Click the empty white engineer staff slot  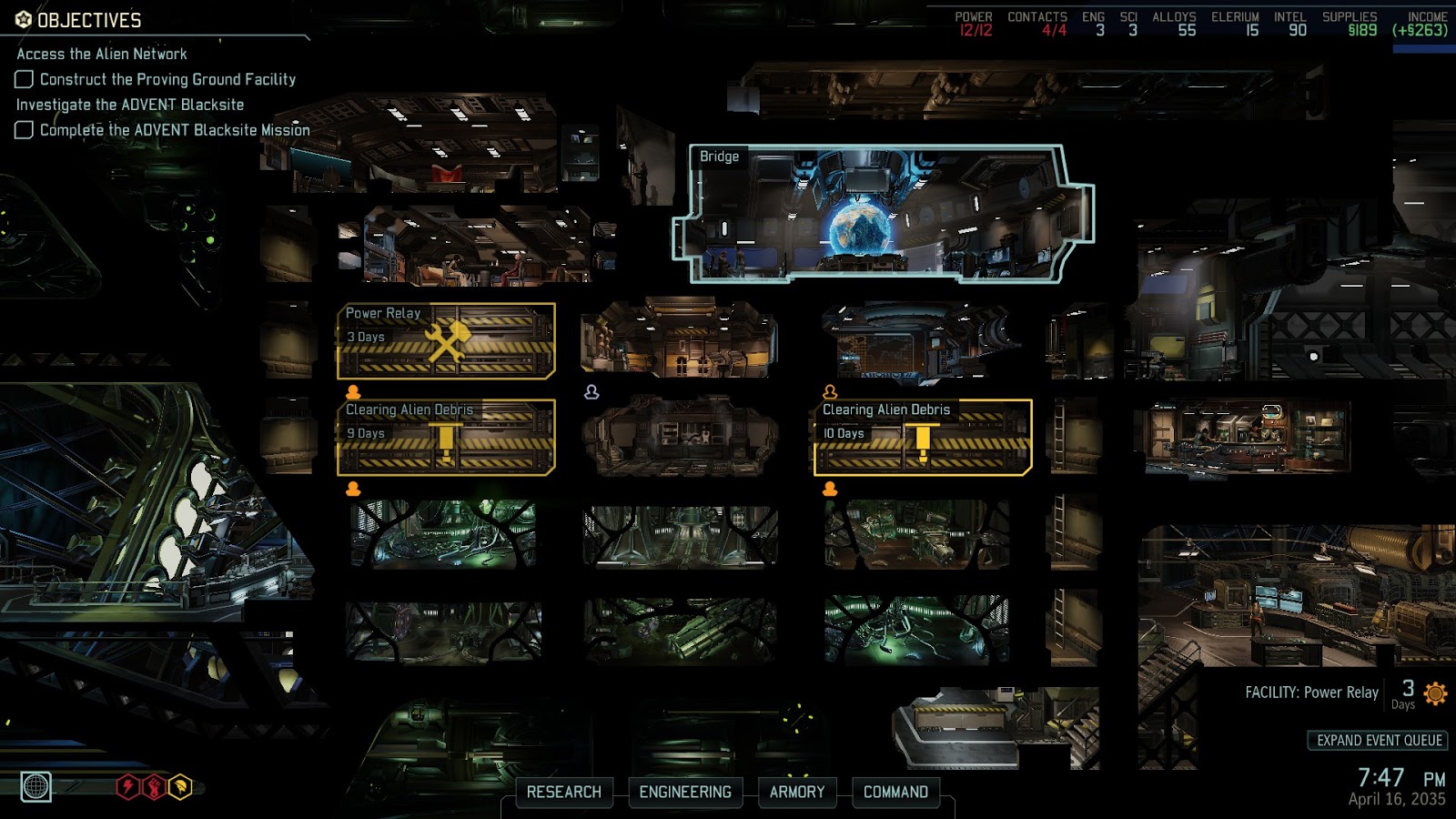(x=591, y=392)
